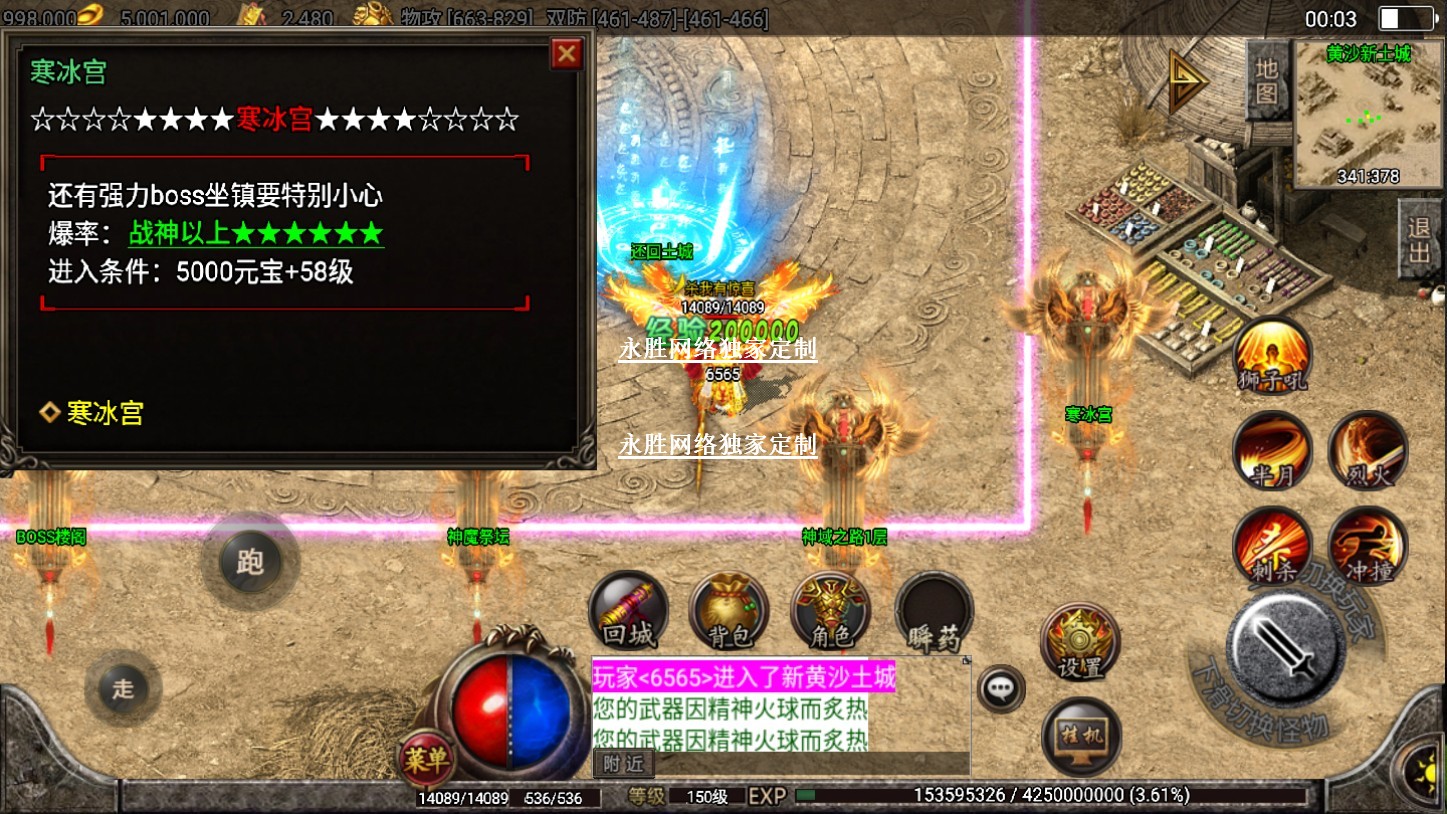This screenshot has height=814, width=1447.
Task: Tap the sword attack button
Action: tap(1285, 649)
